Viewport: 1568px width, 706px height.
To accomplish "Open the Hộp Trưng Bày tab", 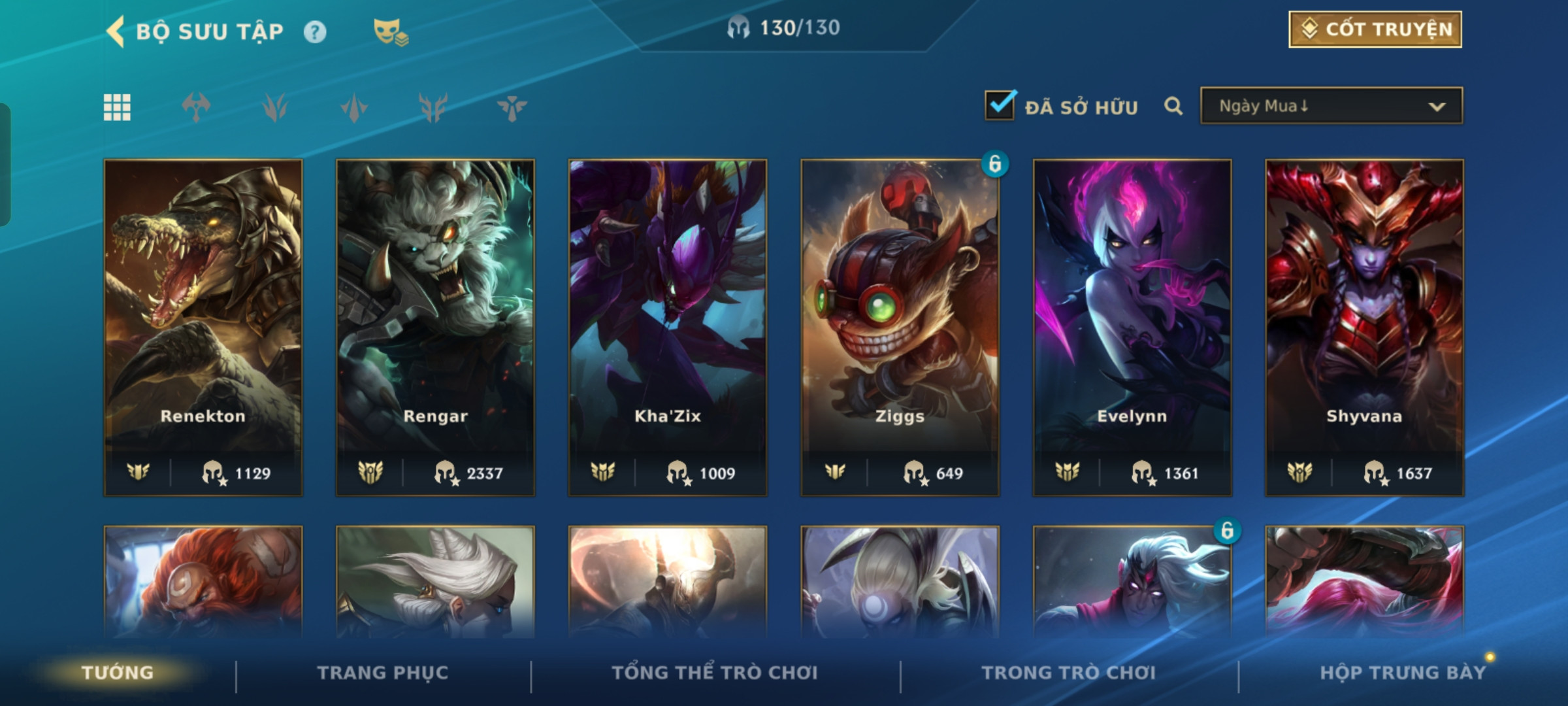I will (1403, 673).
